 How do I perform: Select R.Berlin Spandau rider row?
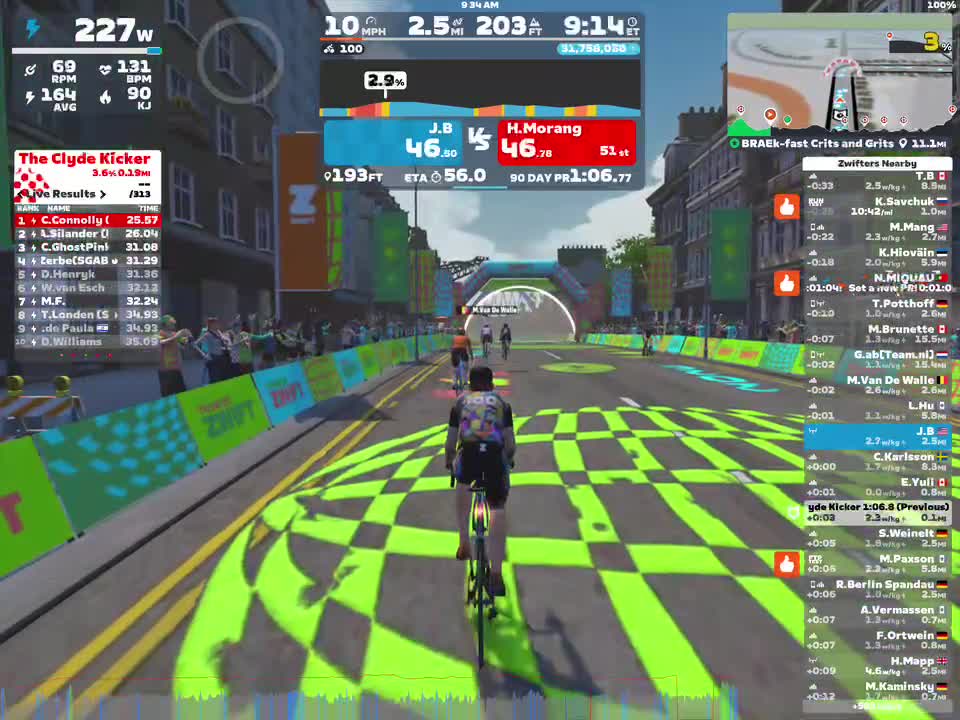877,590
